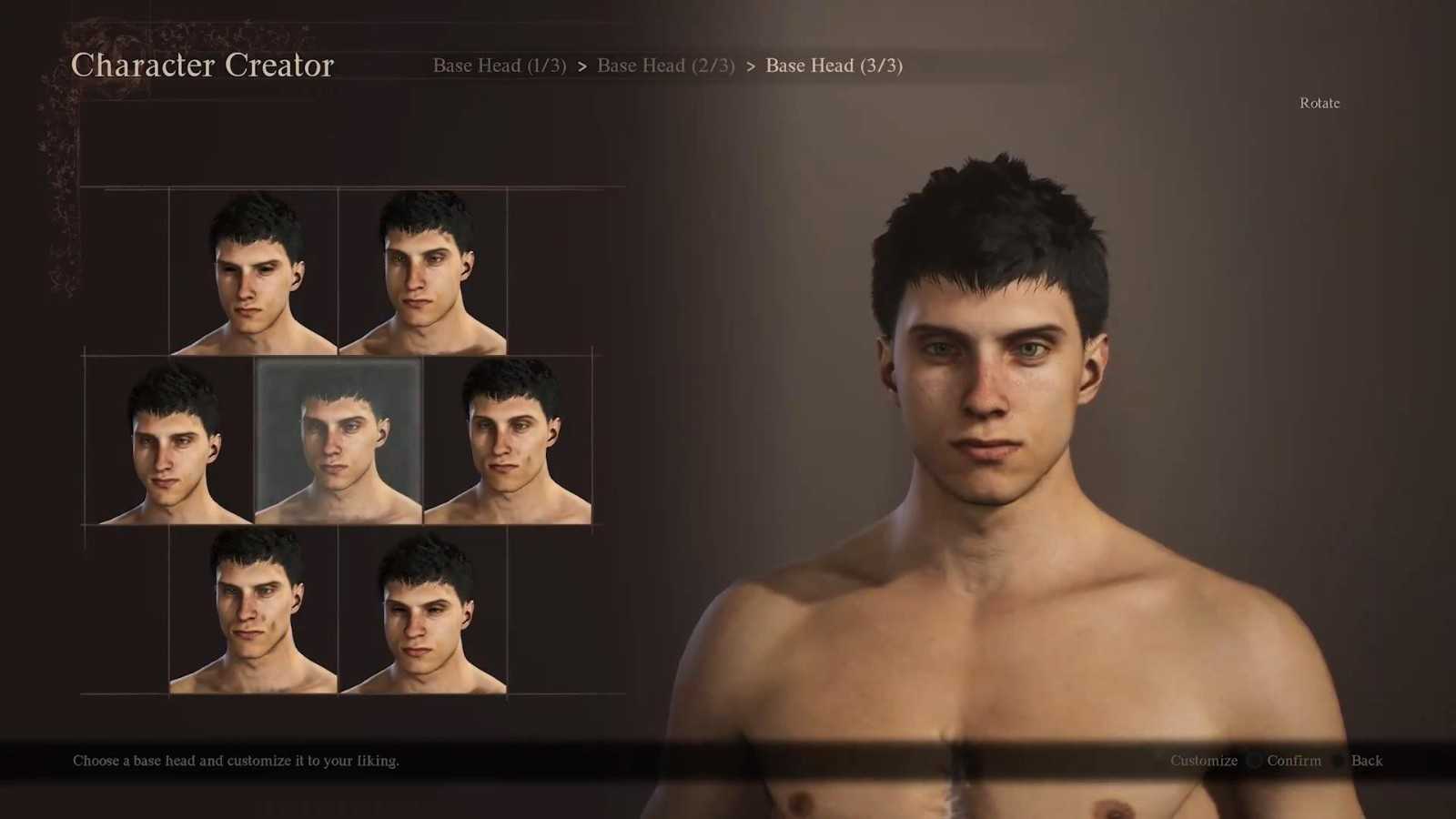1456x819 pixels.
Task: Activate the Rotate character control
Action: pos(1319,104)
